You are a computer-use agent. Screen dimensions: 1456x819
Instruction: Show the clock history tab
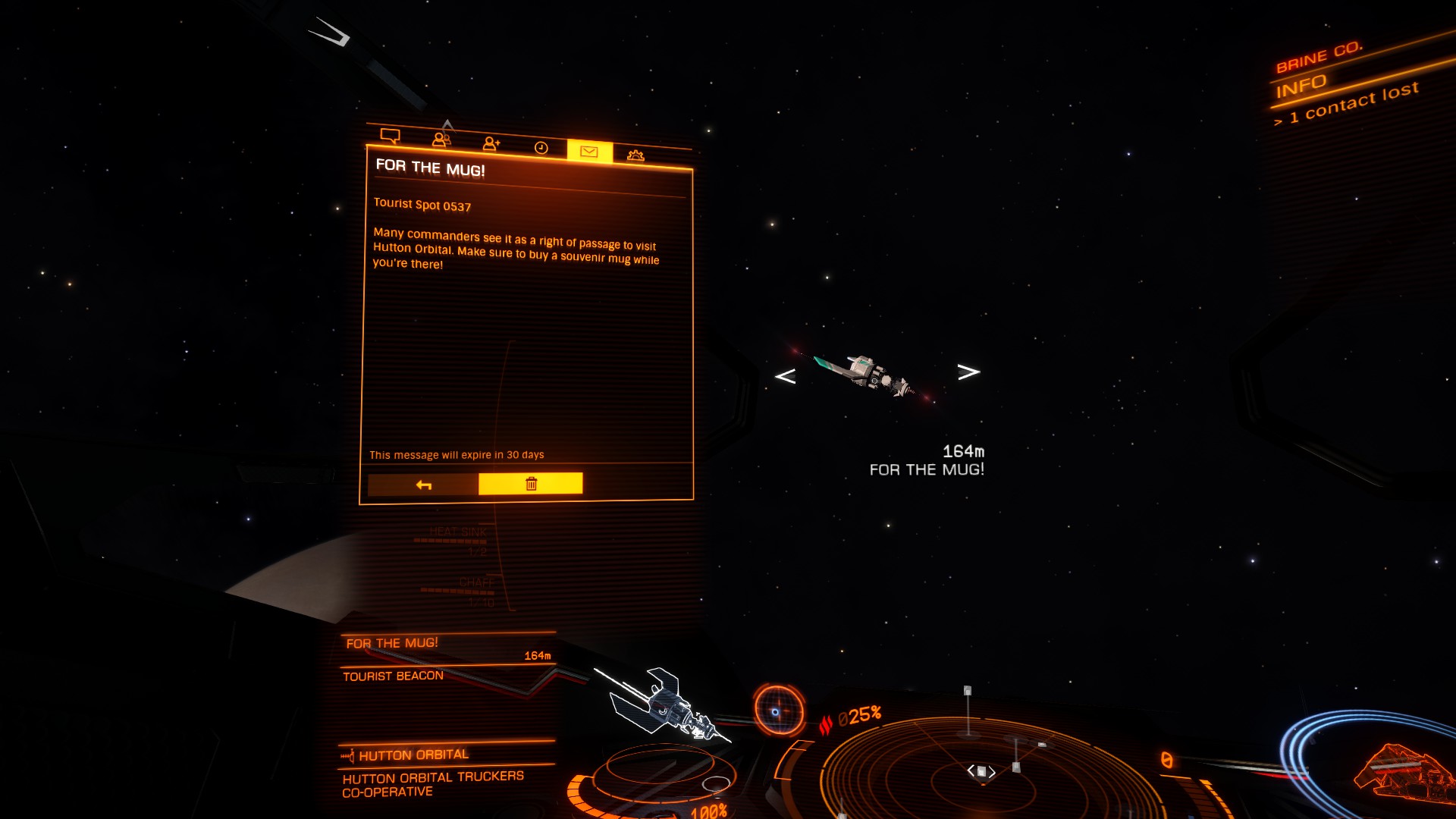[x=541, y=148]
